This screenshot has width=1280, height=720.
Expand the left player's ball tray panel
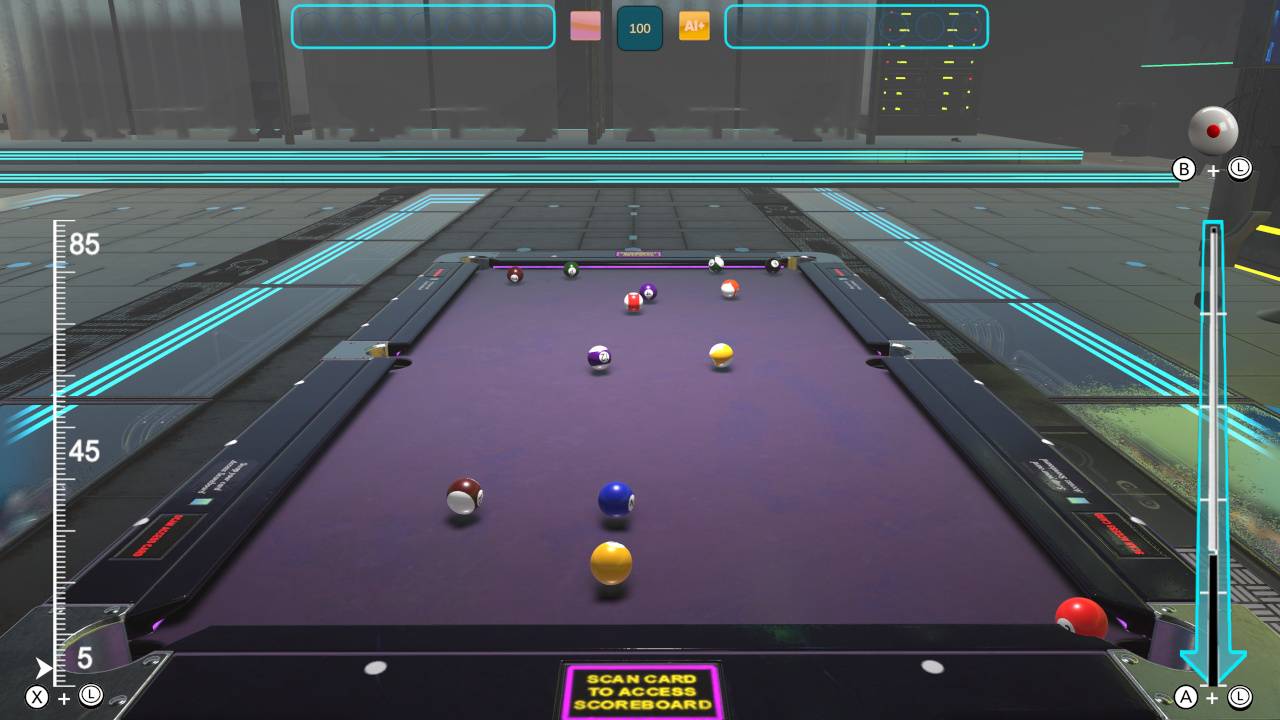click(422, 27)
